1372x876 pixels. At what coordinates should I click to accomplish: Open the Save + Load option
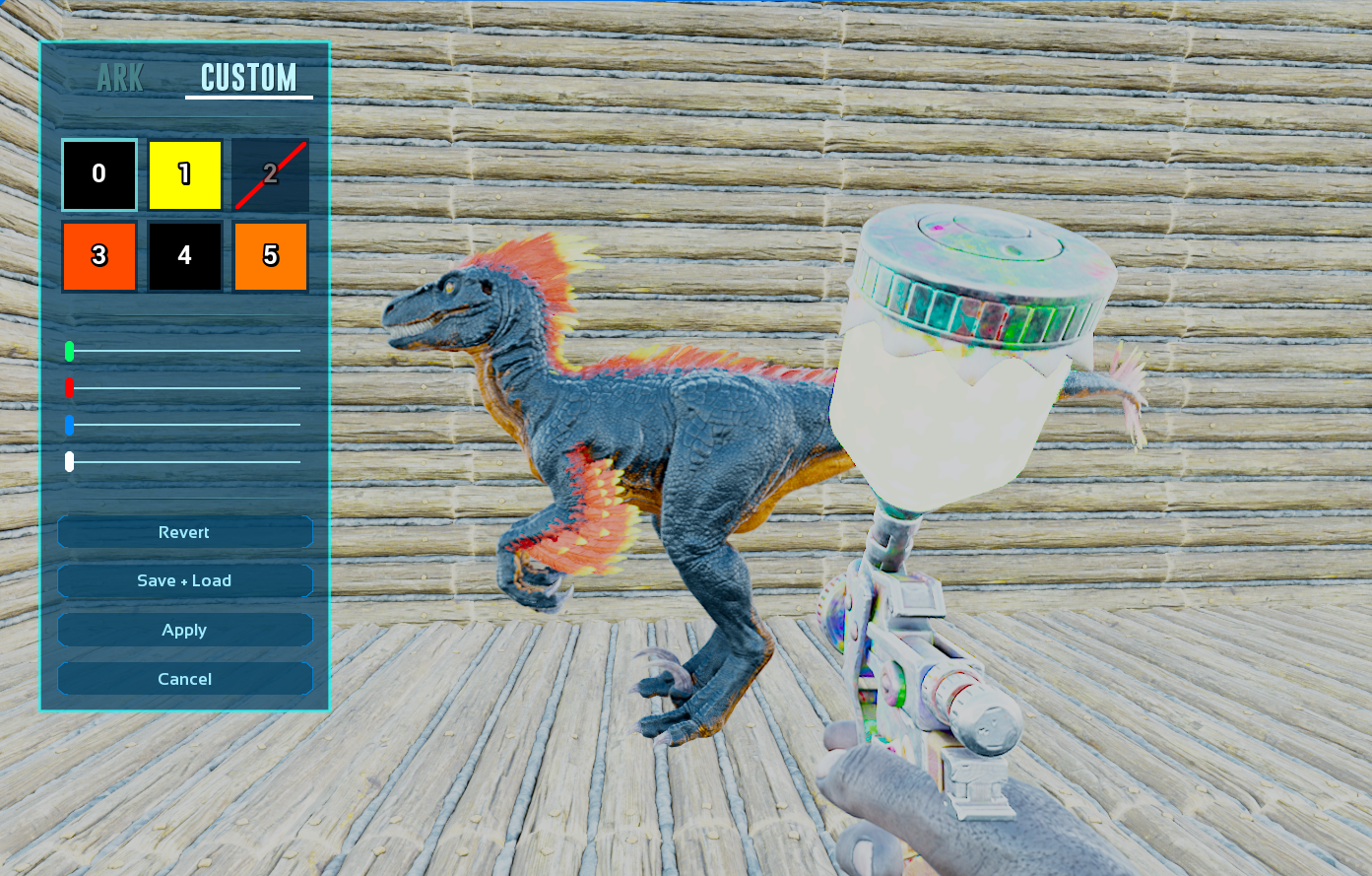pos(184,580)
